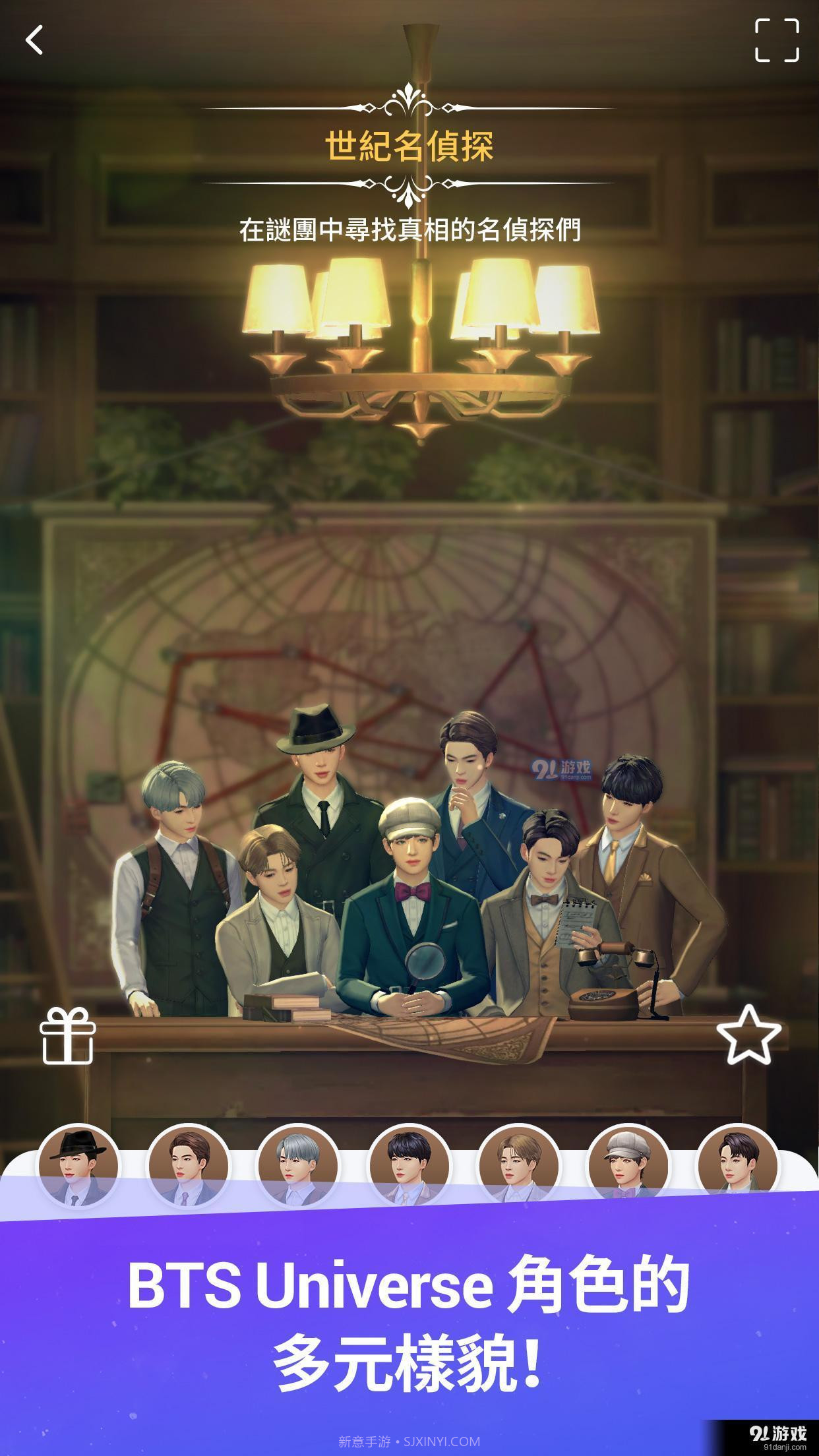Mark this theme with the star icon

pyautogui.click(x=748, y=1035)
